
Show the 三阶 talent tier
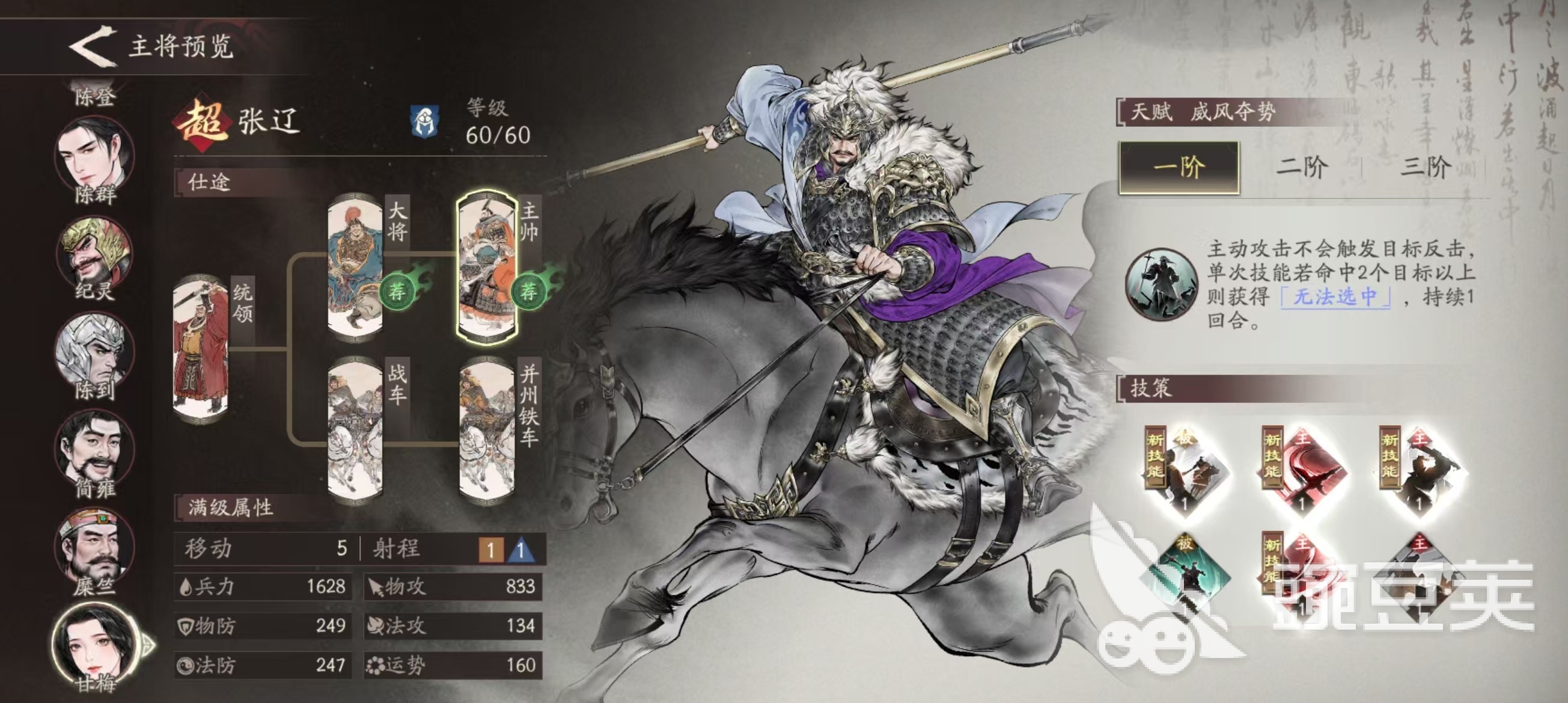[1426, 167]
